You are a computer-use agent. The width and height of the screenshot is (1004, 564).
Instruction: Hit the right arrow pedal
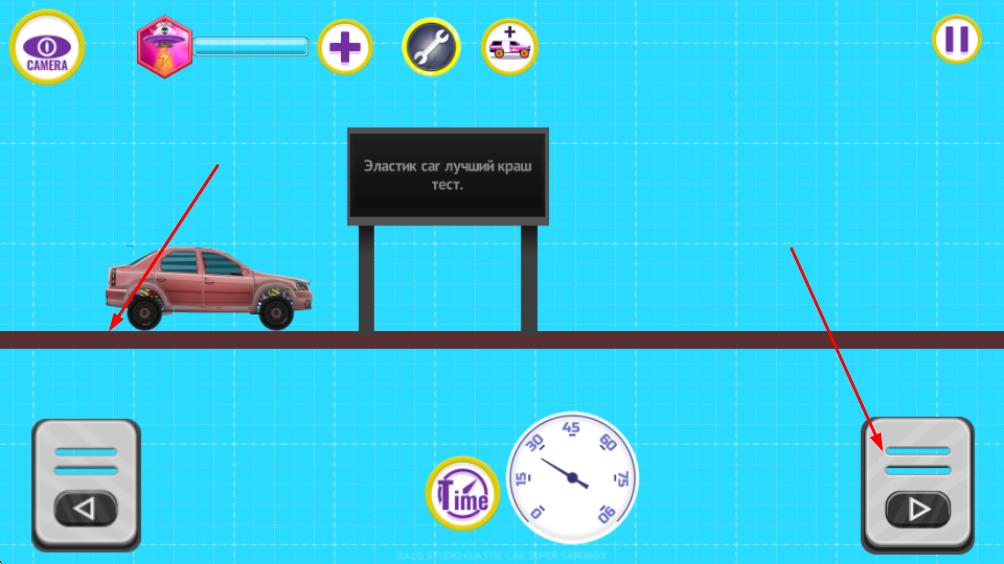coord(917,486)
